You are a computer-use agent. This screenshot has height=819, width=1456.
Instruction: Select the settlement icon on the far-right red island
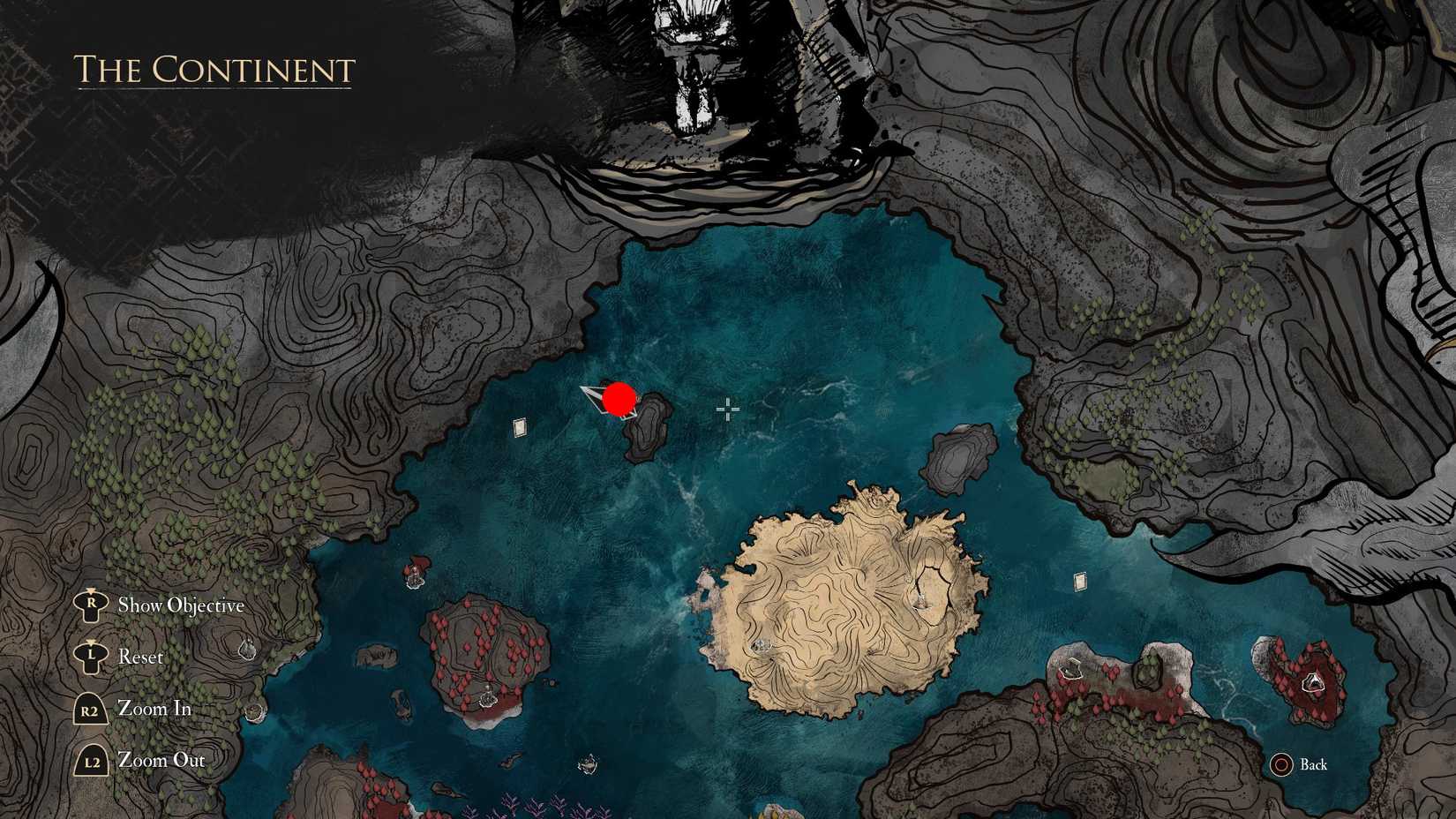(1313, 682)
